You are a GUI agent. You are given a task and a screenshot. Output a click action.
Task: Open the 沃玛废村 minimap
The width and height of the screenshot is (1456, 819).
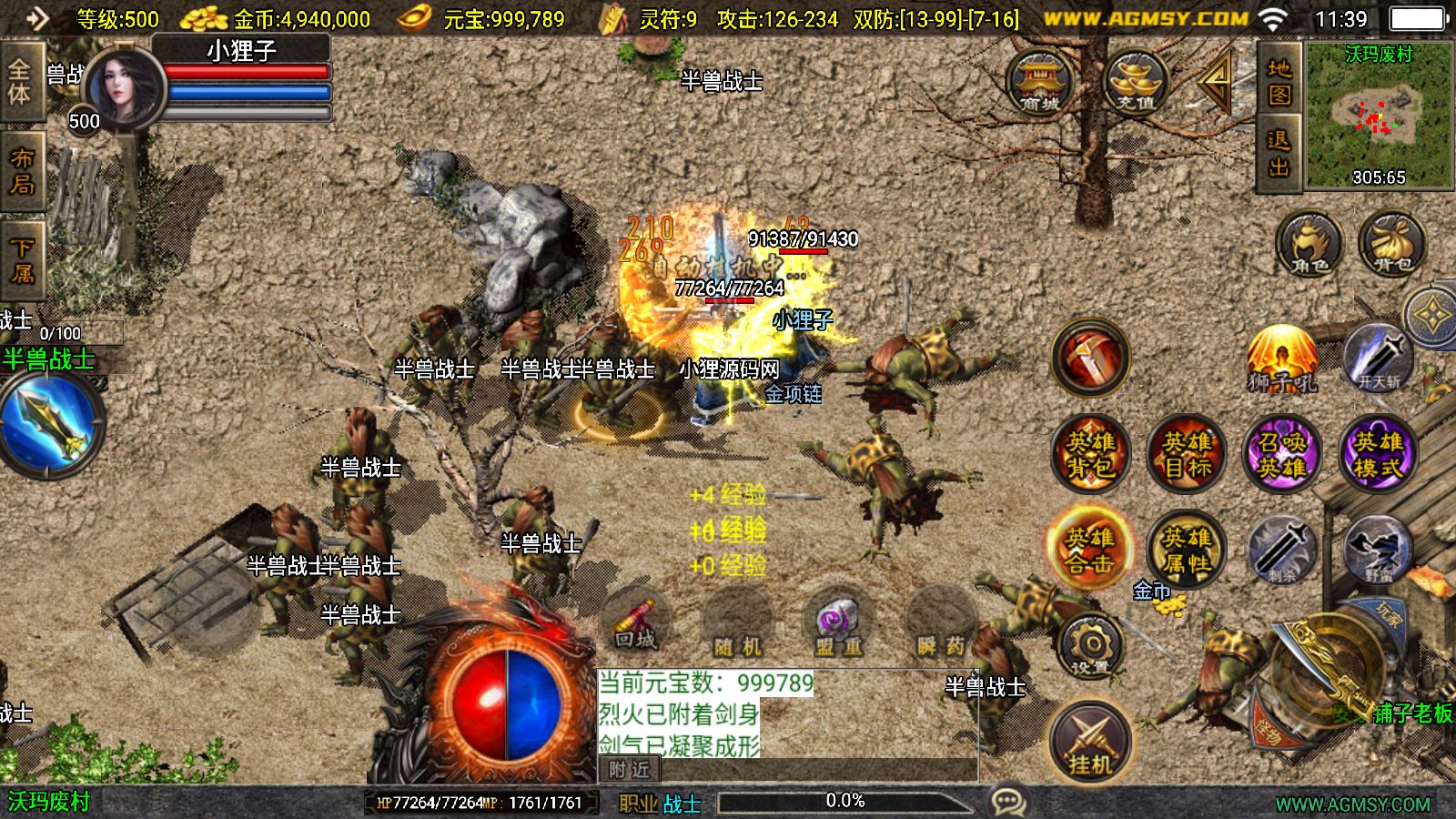[x=1379, y=115]
